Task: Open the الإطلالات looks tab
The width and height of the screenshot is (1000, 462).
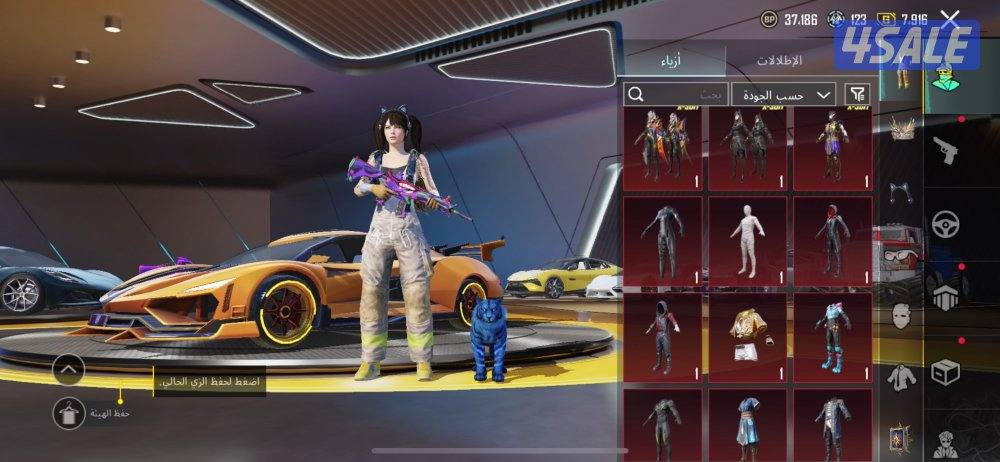Action: tap(777, 61)
